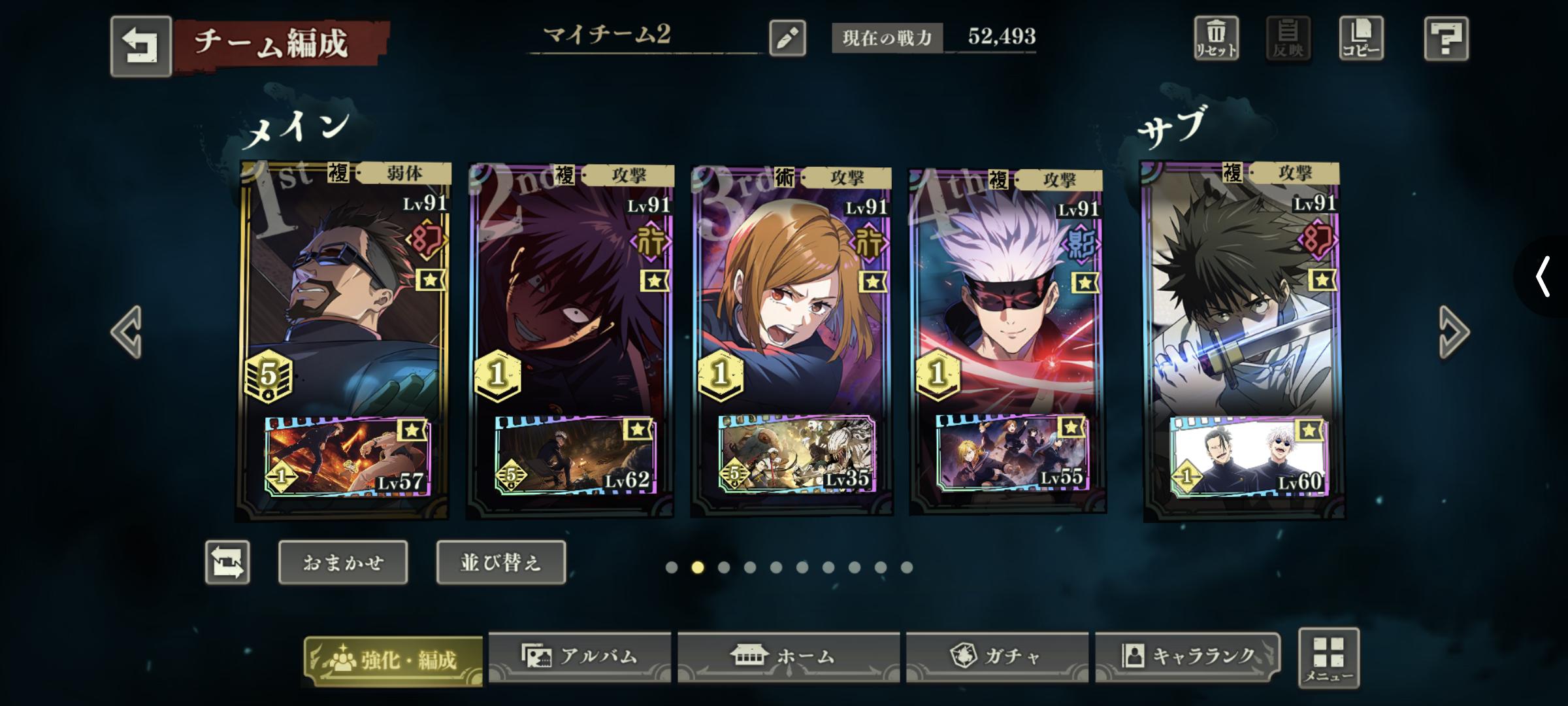The width and height of the screenshot is (1568, 706).
Task: Reset the team with リセット button
Action: [1216, 39]
